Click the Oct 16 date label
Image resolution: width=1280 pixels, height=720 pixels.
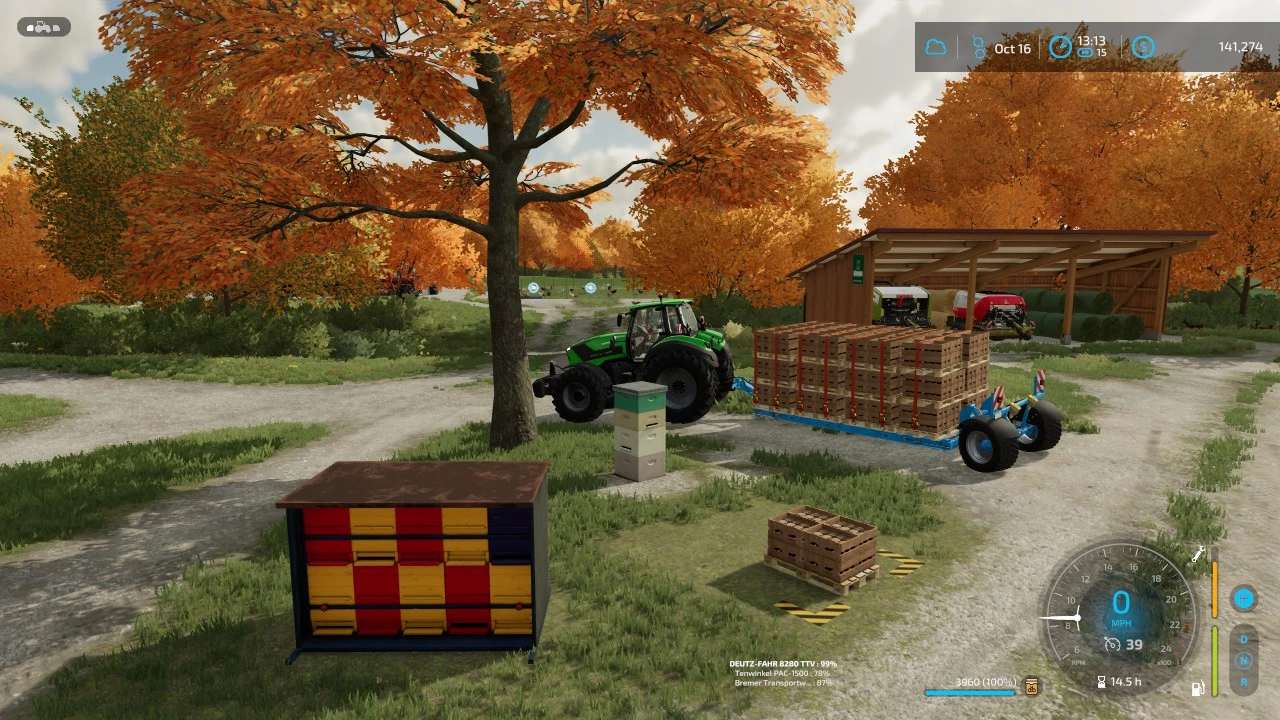(1013, 49)
